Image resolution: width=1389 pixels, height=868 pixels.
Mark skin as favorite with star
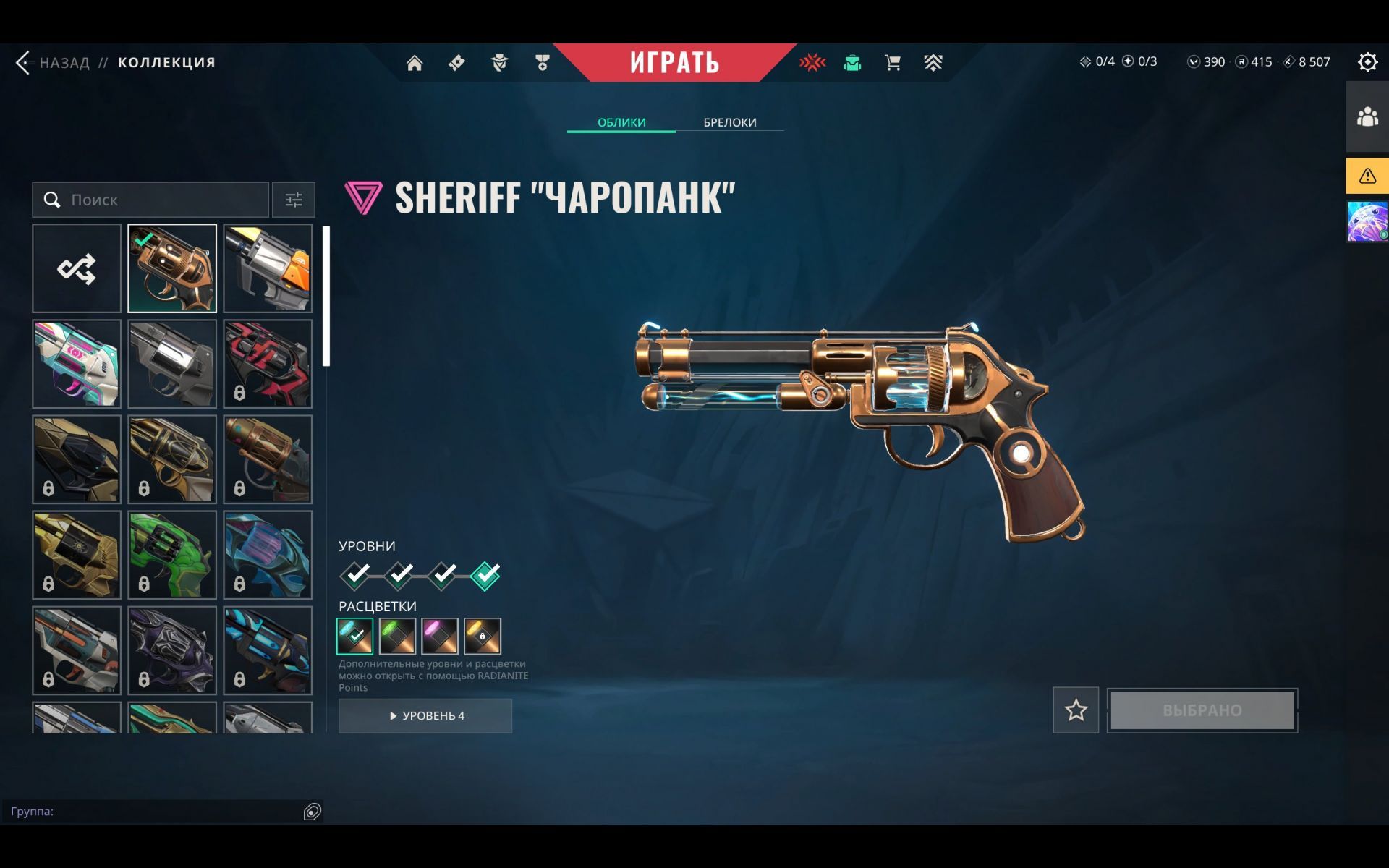tap(1076, 710)
